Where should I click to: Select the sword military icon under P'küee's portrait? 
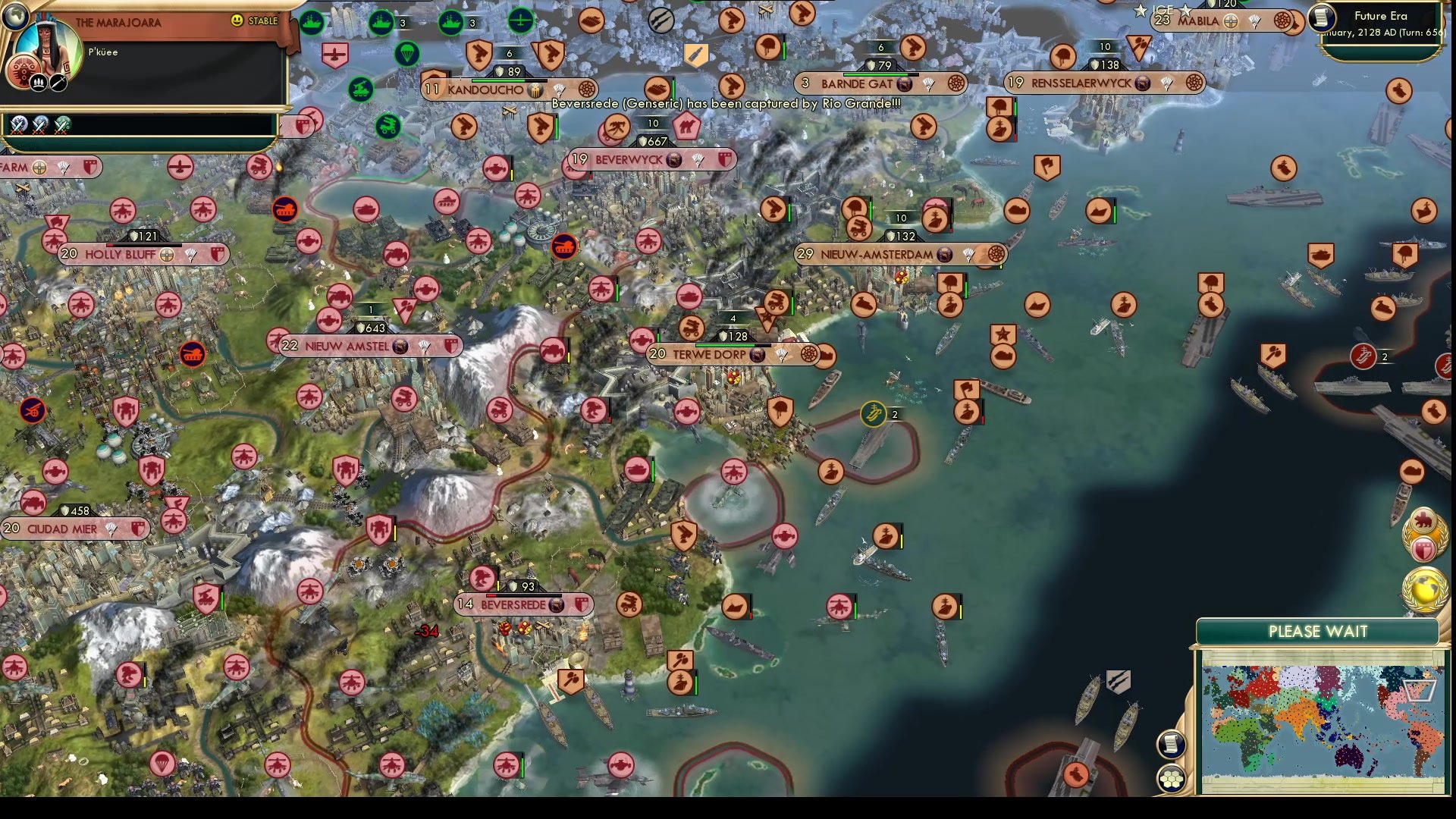click(x=58, y=81)
